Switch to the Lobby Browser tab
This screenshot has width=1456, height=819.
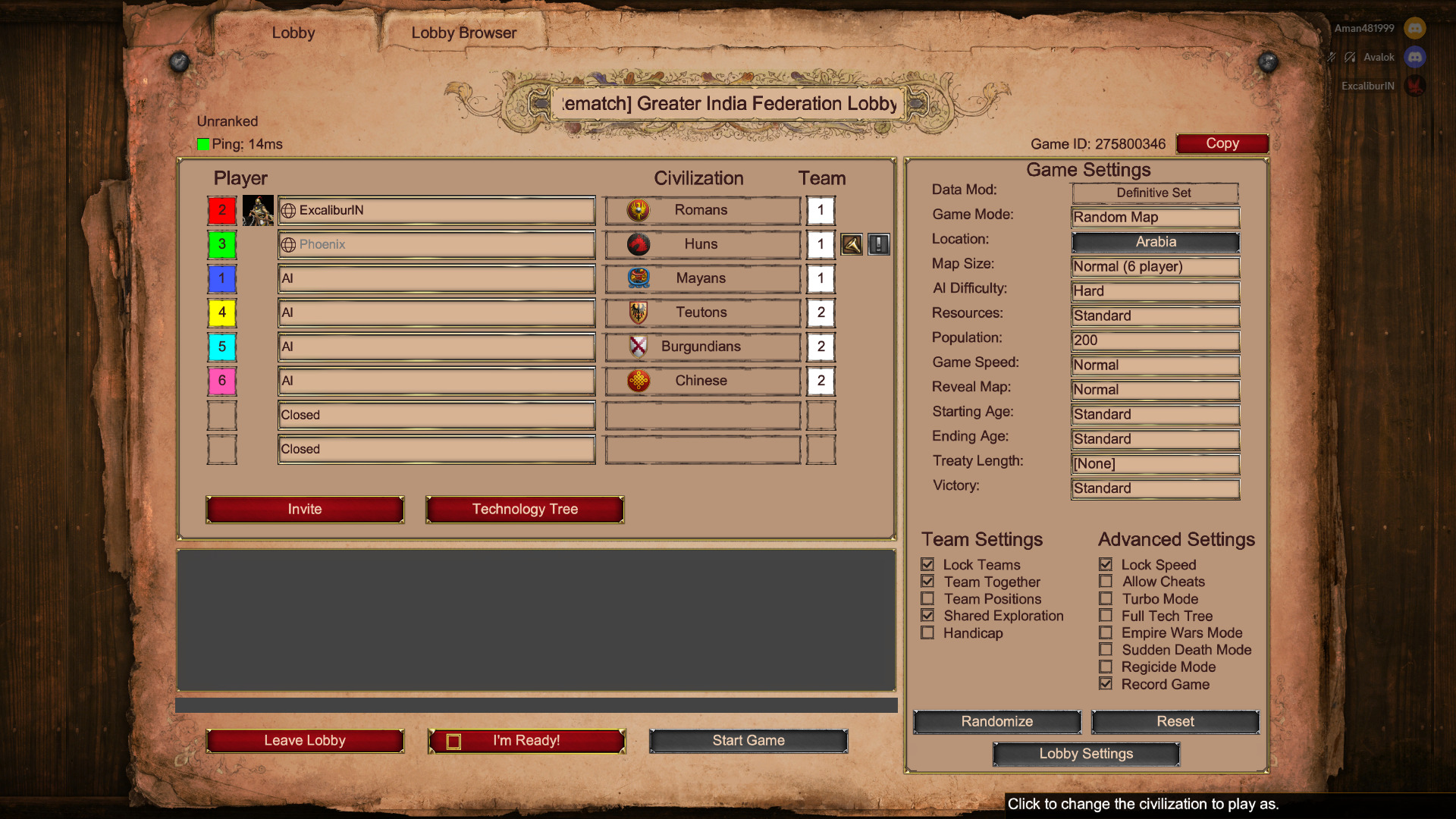(x=463, y=33)
